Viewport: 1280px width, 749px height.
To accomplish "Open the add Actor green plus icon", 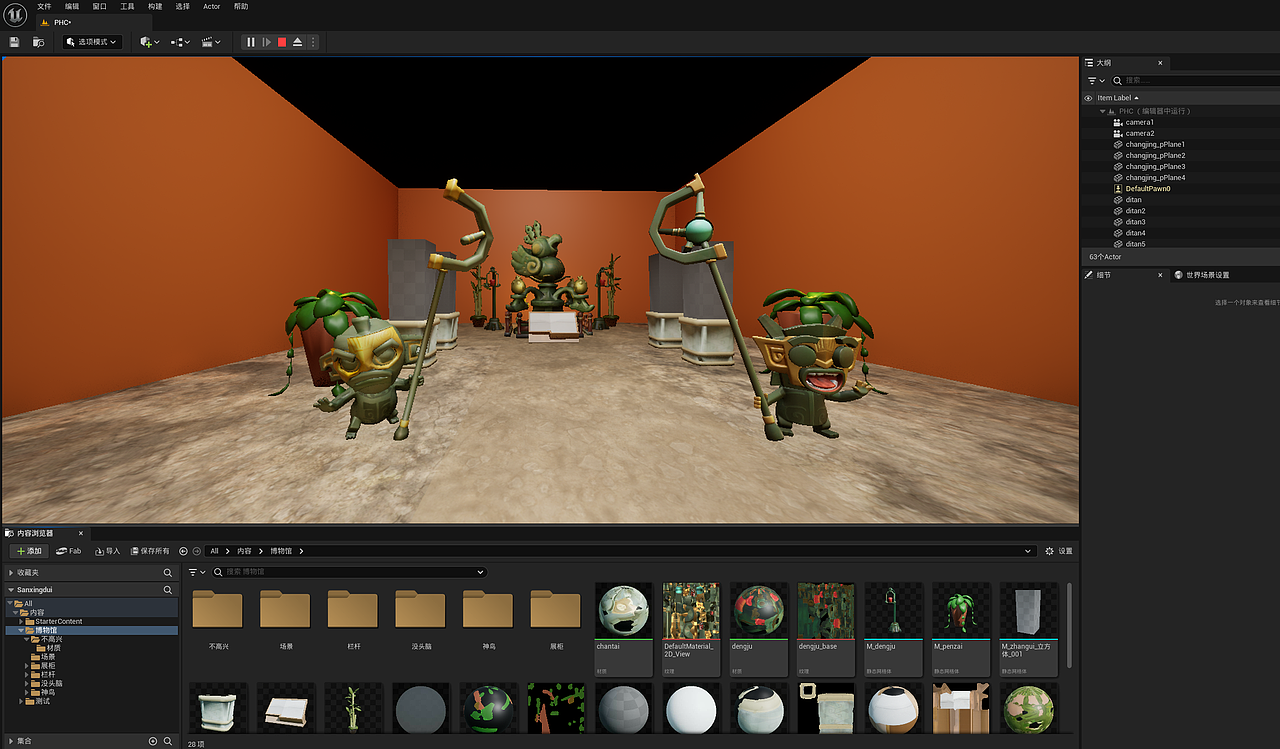I will pyautogui.click(x=146, y=42).
